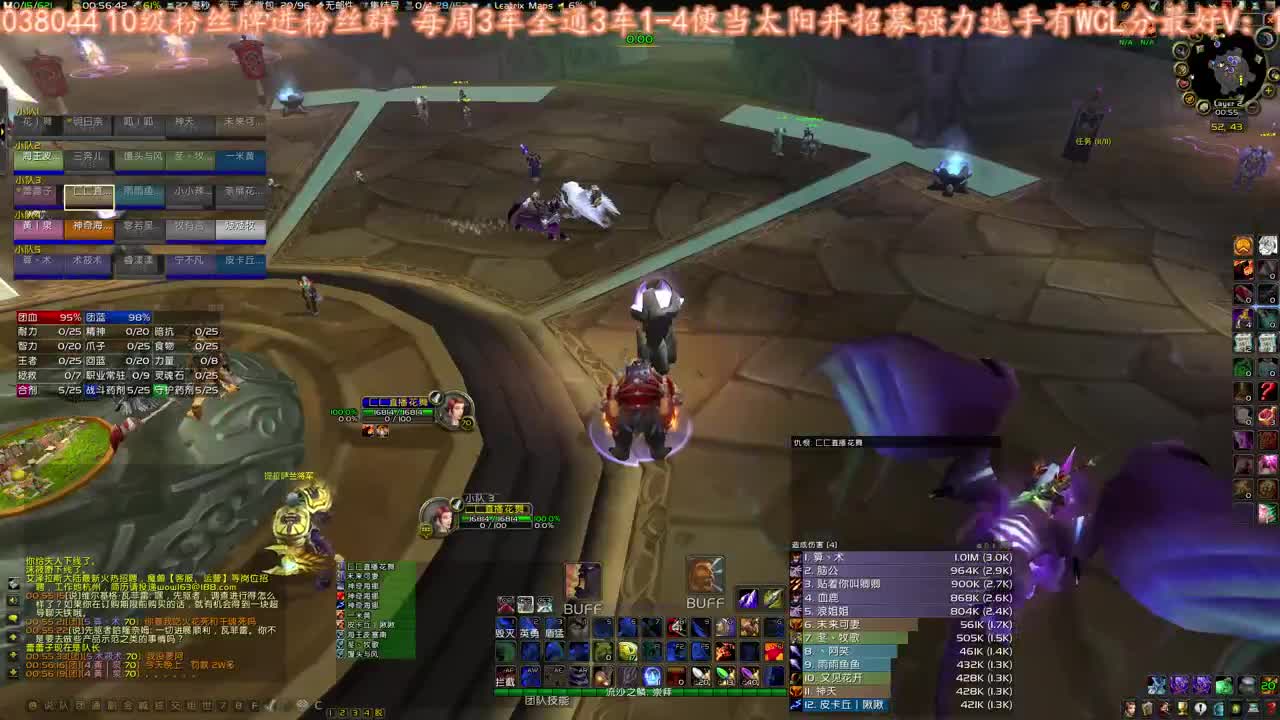
Task: Click the 流沙之鳞 reputation progress bar
Action: point(640,691)
